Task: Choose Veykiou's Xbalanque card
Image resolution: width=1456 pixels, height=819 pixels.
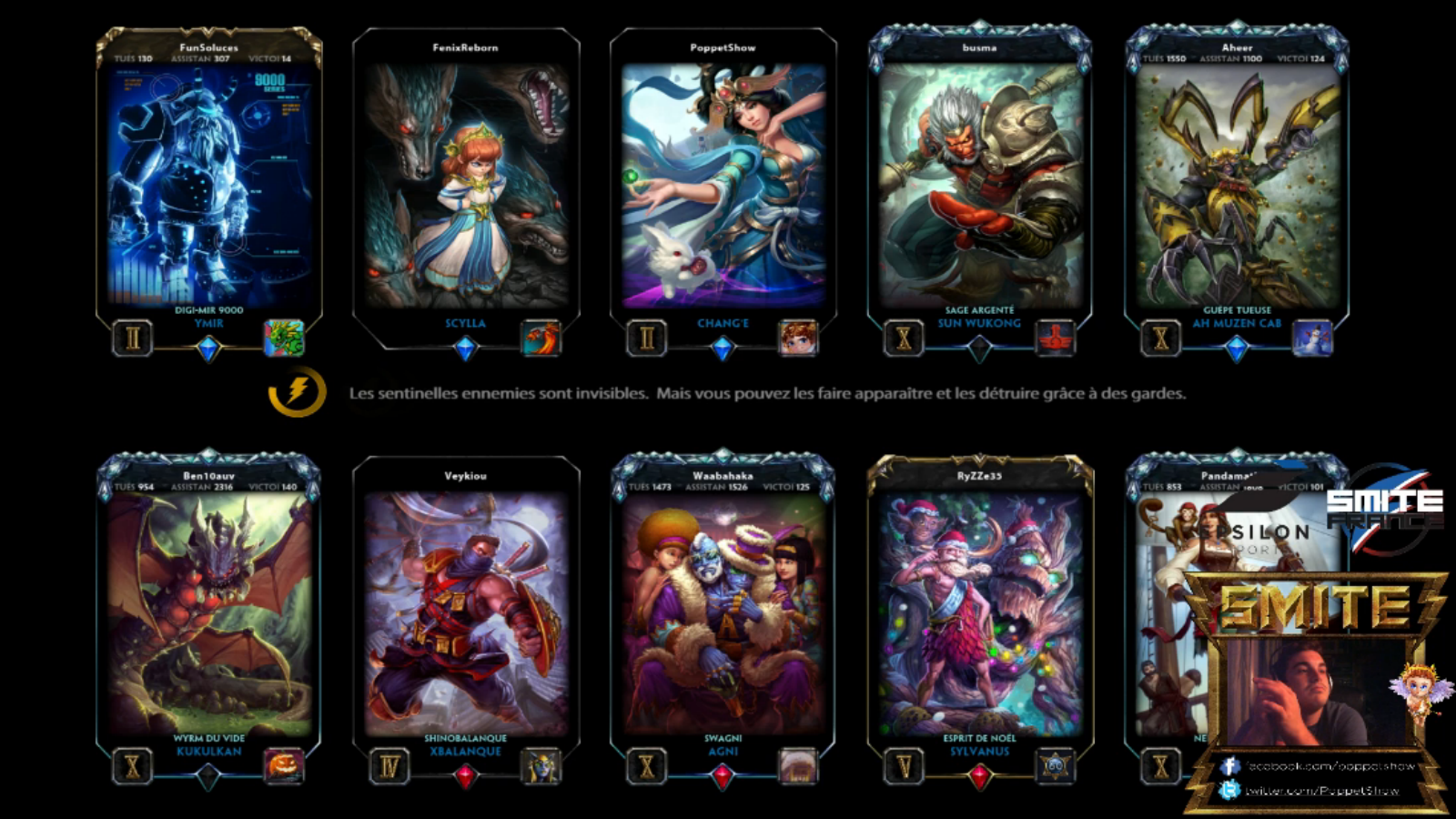Action: click(465, 614)
